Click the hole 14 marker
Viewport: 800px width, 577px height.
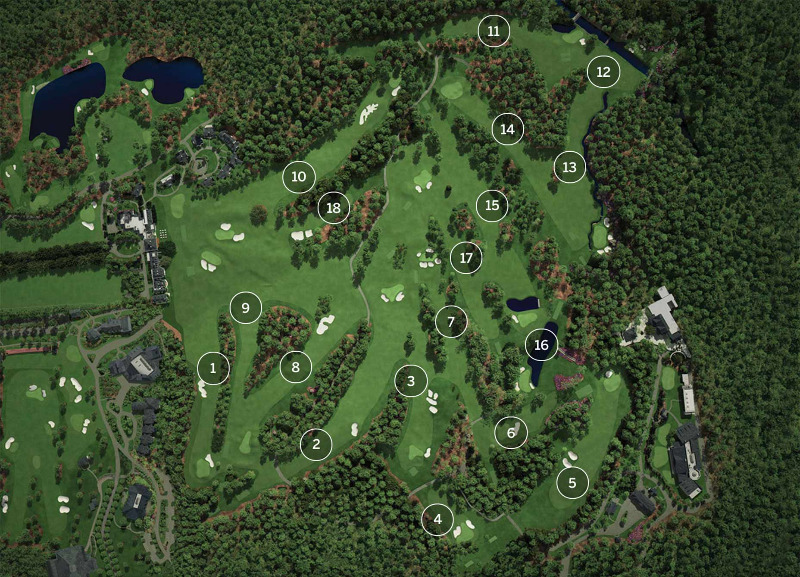[x=508, y=129]
